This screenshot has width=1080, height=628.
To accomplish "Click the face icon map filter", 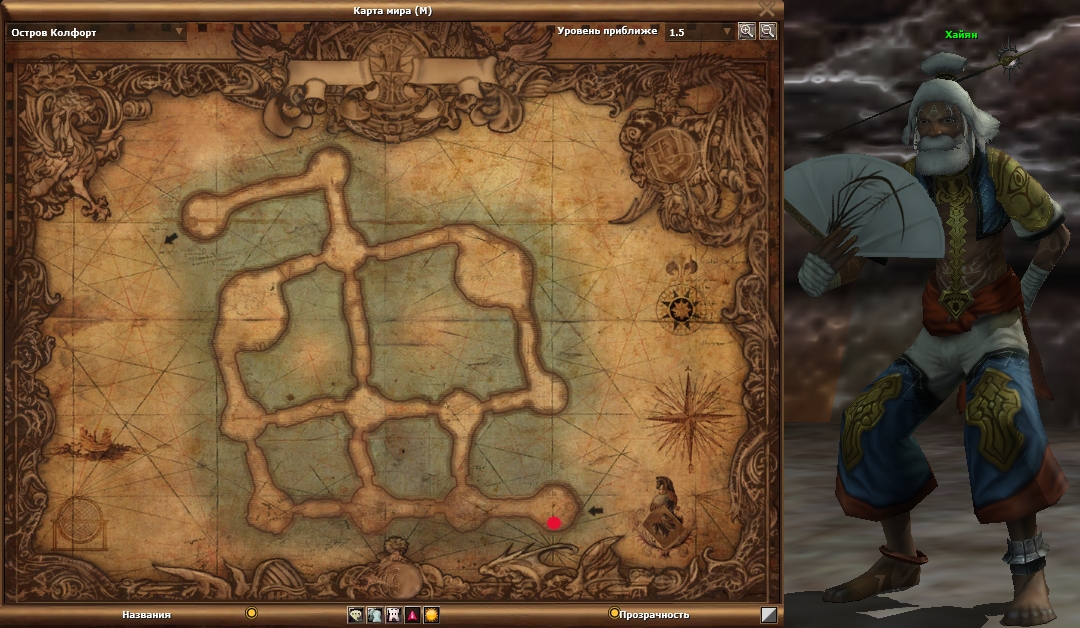I will pyautogui.click(x=355, y=615).
